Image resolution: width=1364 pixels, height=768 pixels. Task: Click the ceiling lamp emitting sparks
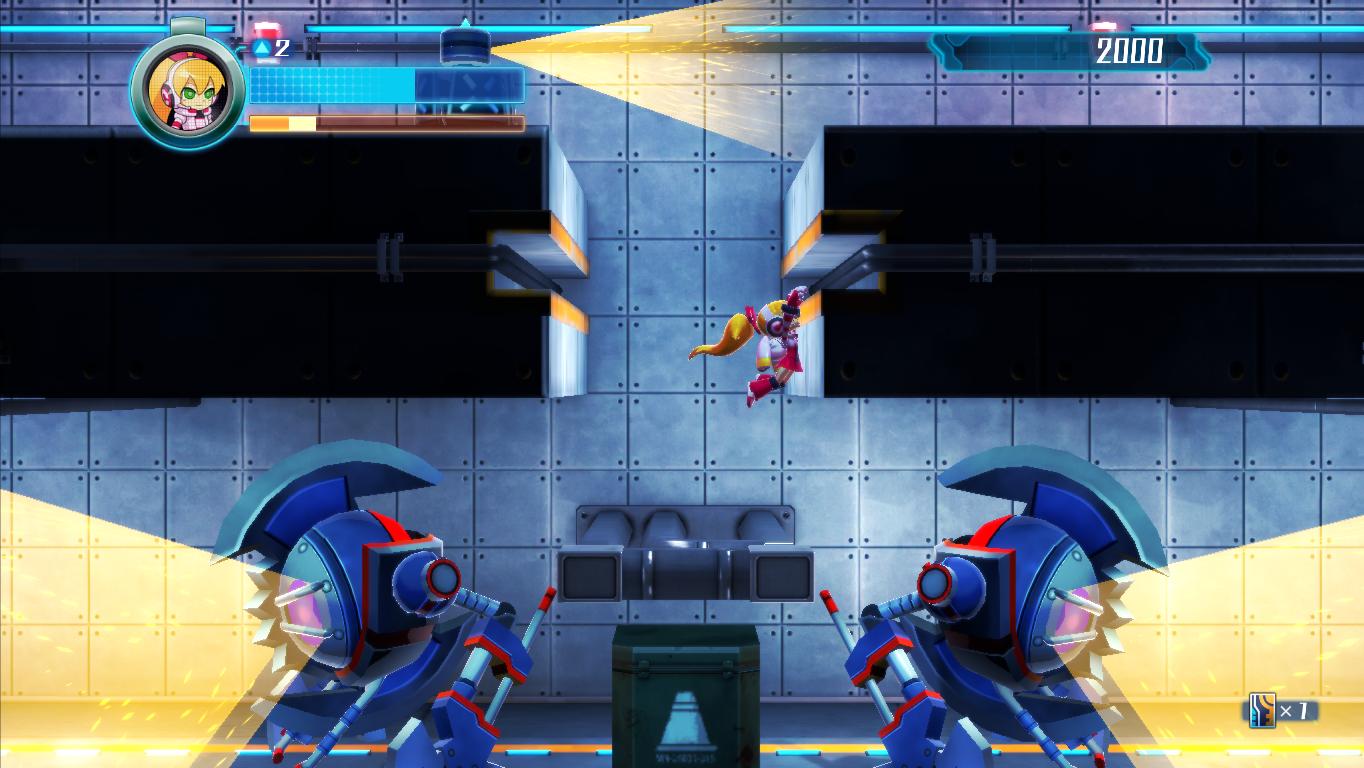tap(465, 45)
